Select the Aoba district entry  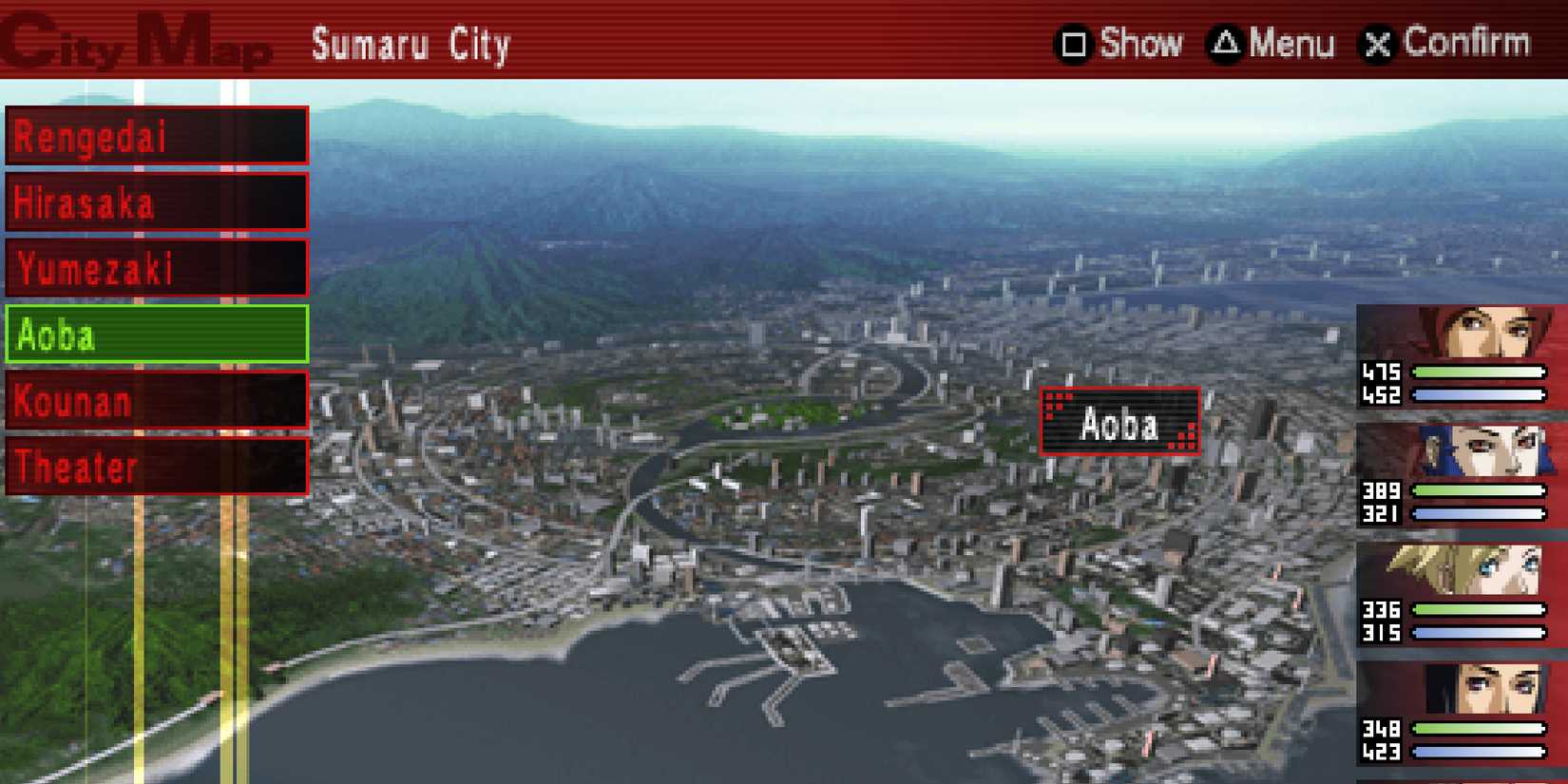click(x=157, y=335)
